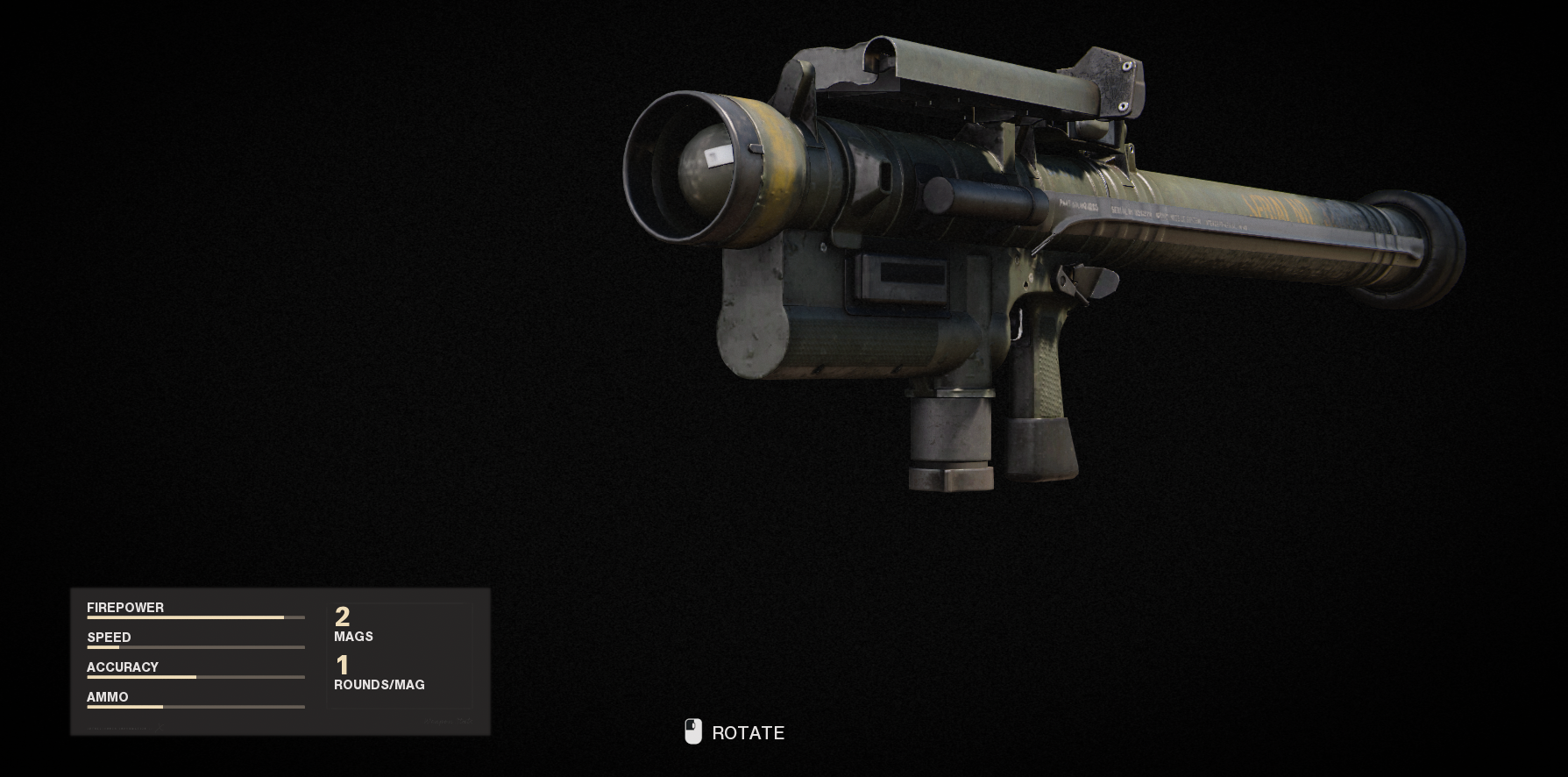Open the ACCURACY stat breakdown
1568x777 pixels.
(123, 667)
